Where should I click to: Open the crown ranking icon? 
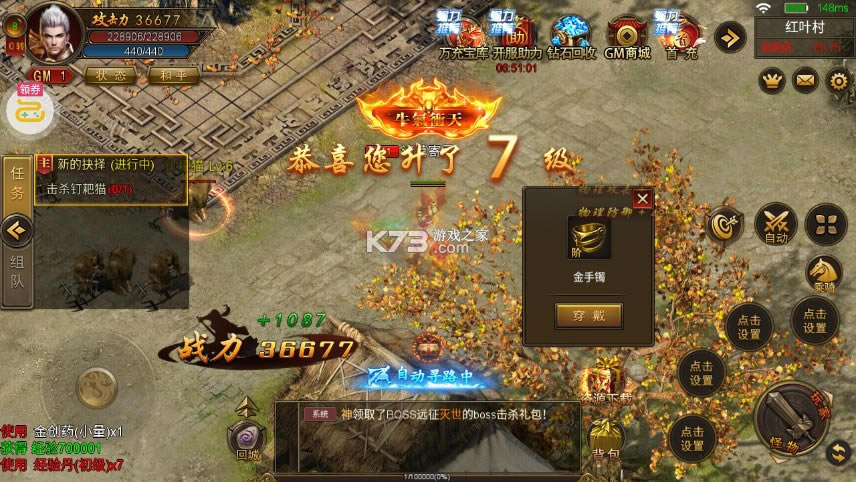[771, 79]
